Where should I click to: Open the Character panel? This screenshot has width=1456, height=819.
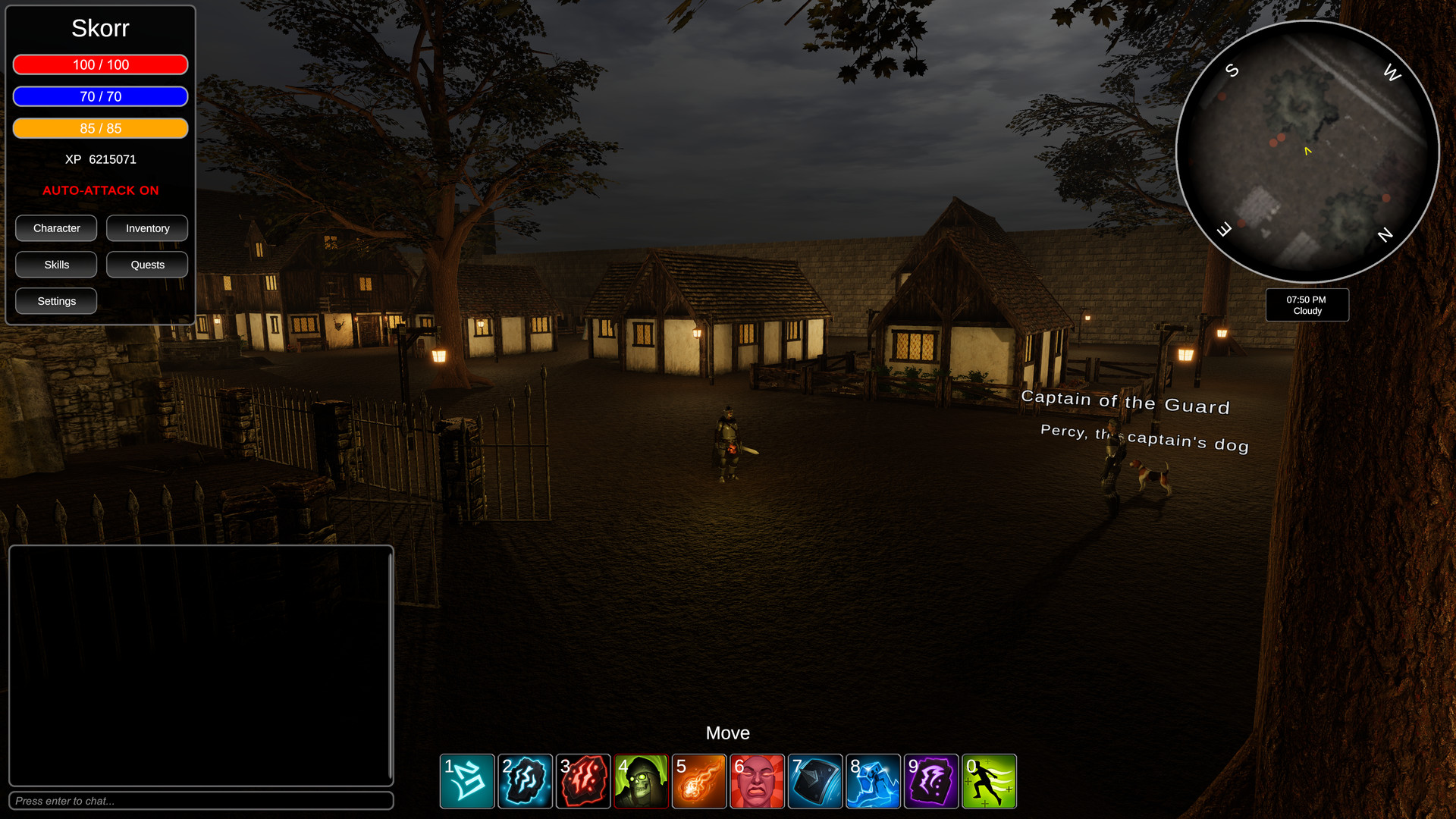[55, 227]
